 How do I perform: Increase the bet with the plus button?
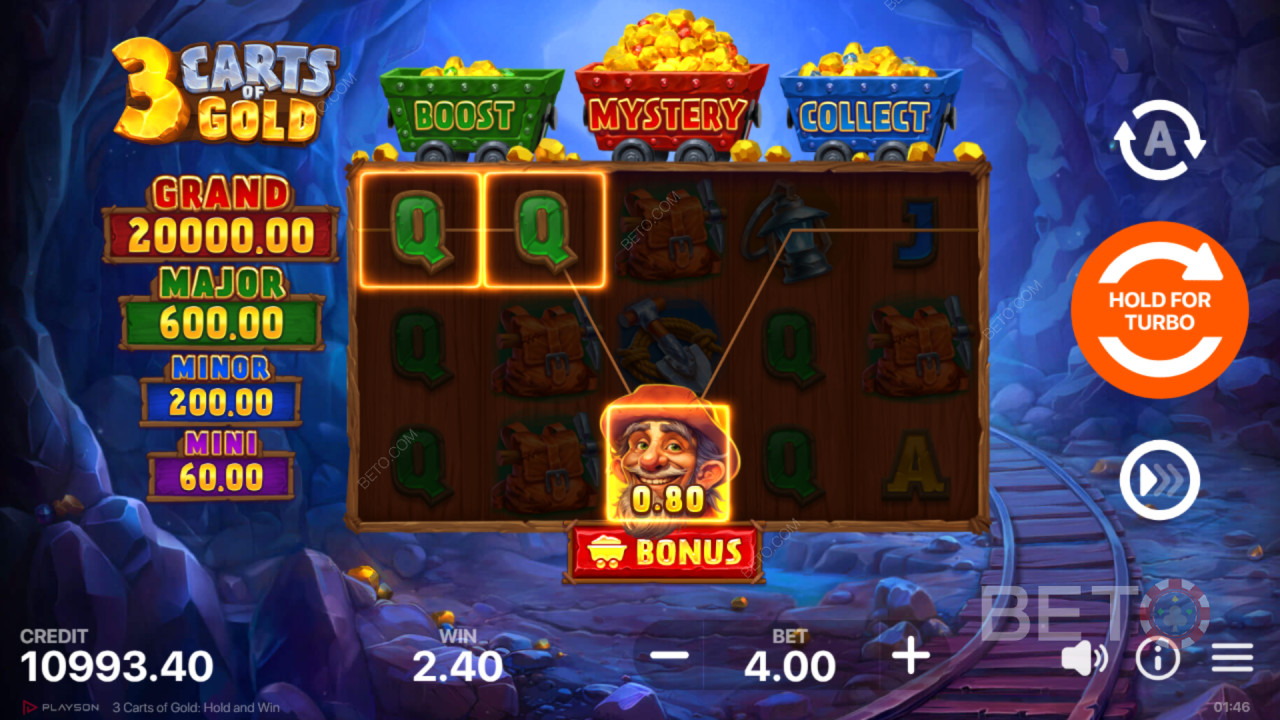pyautogui.click(x=911, y=657)
